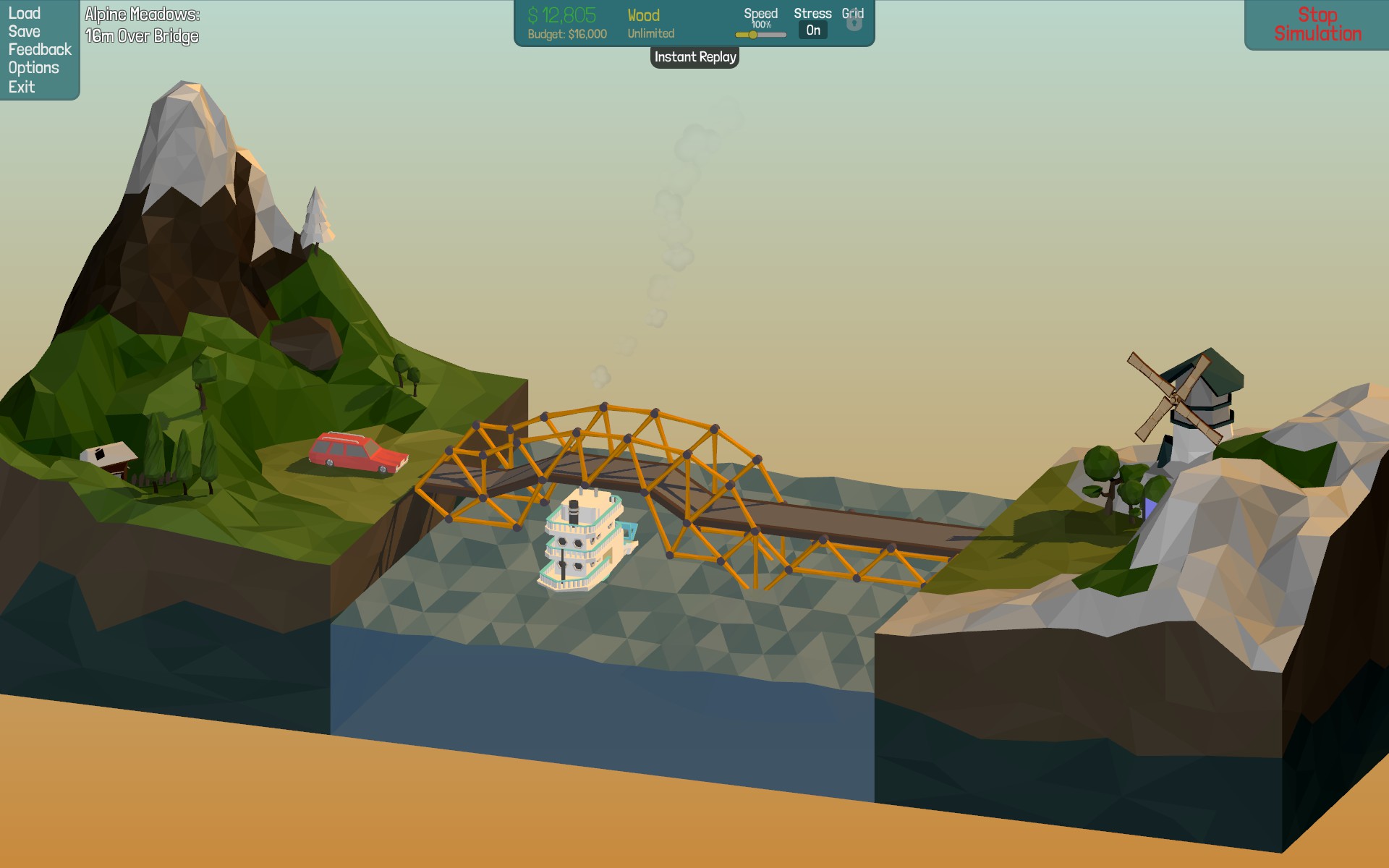This screenshot has height=868, width=1389.
Task: Open the Options menu
Action: click(34, 68)
